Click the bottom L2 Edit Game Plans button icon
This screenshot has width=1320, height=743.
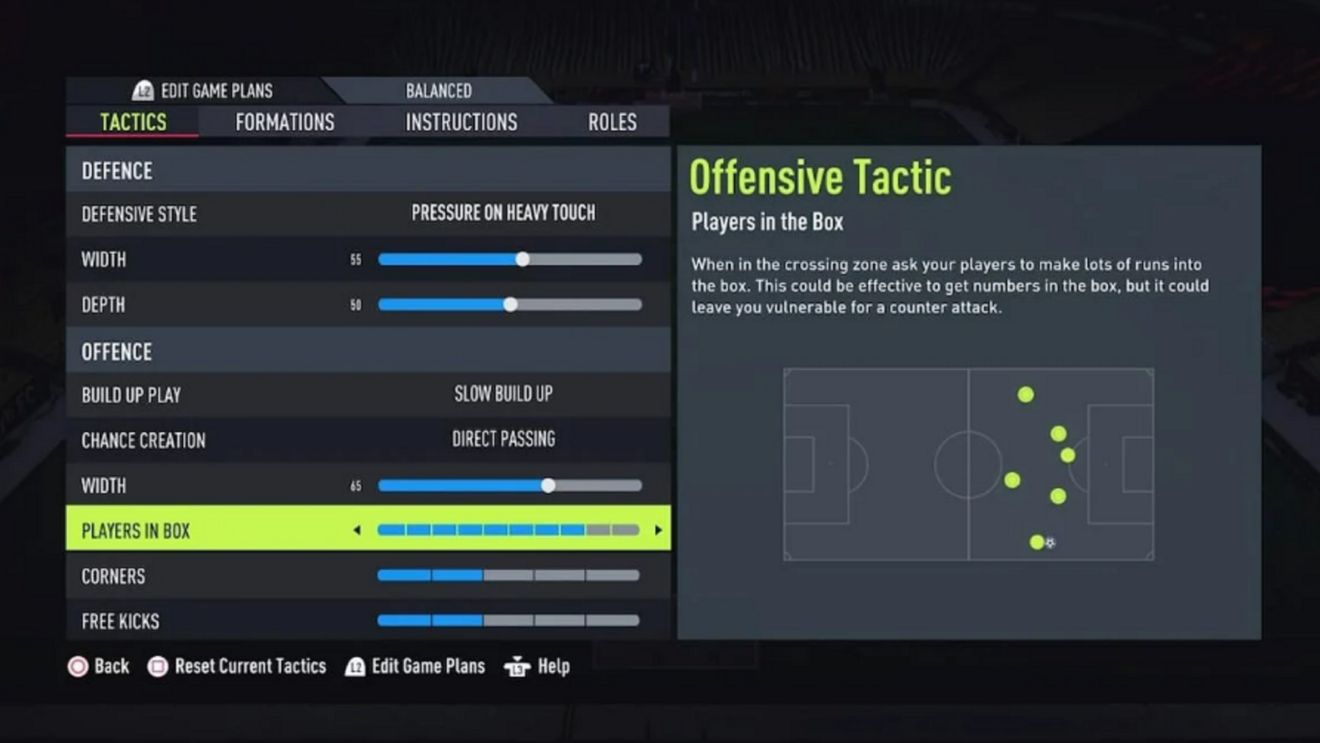coord(355,666)
